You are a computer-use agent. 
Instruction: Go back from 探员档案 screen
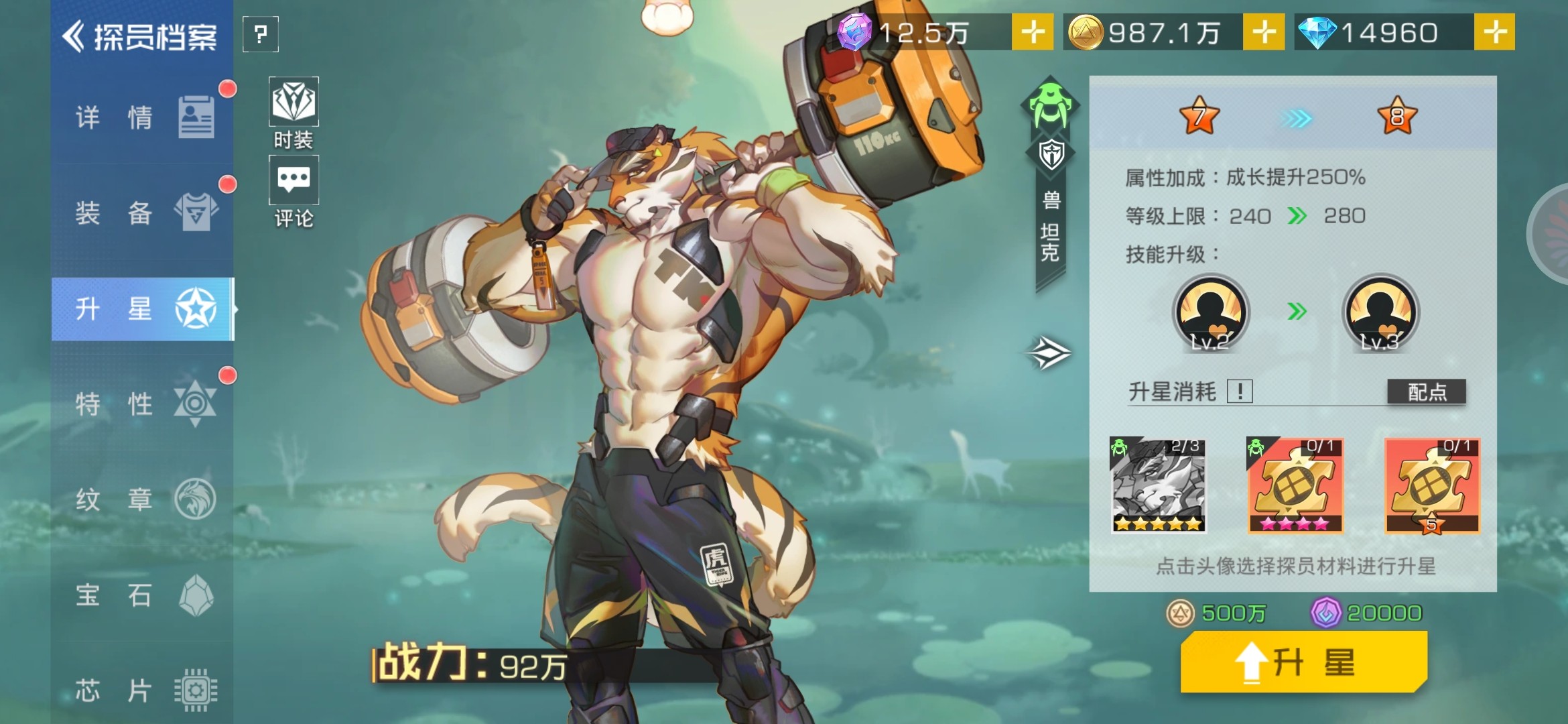click(75, 36)
